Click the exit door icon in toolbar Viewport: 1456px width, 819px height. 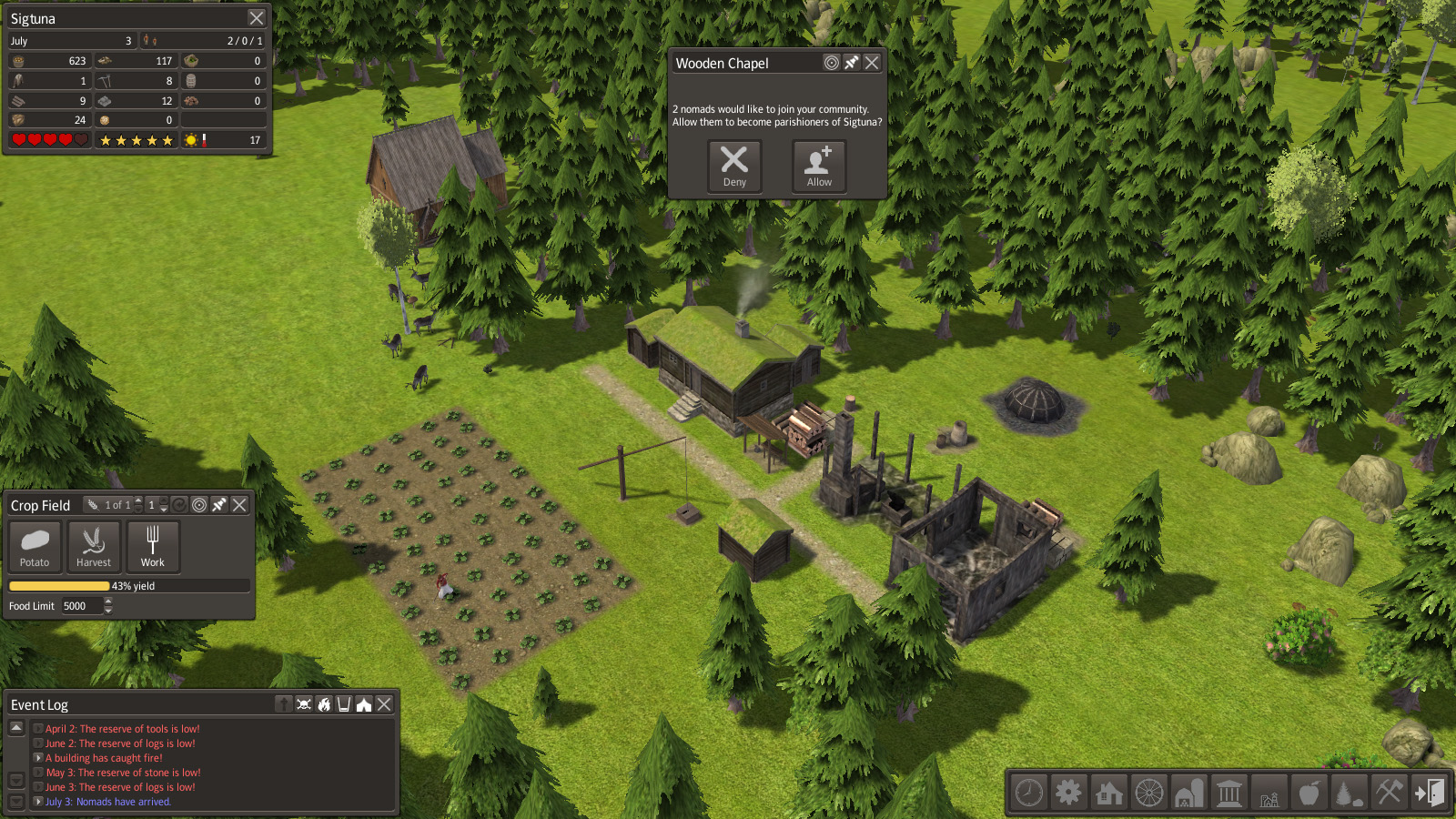click(1429, 793)
